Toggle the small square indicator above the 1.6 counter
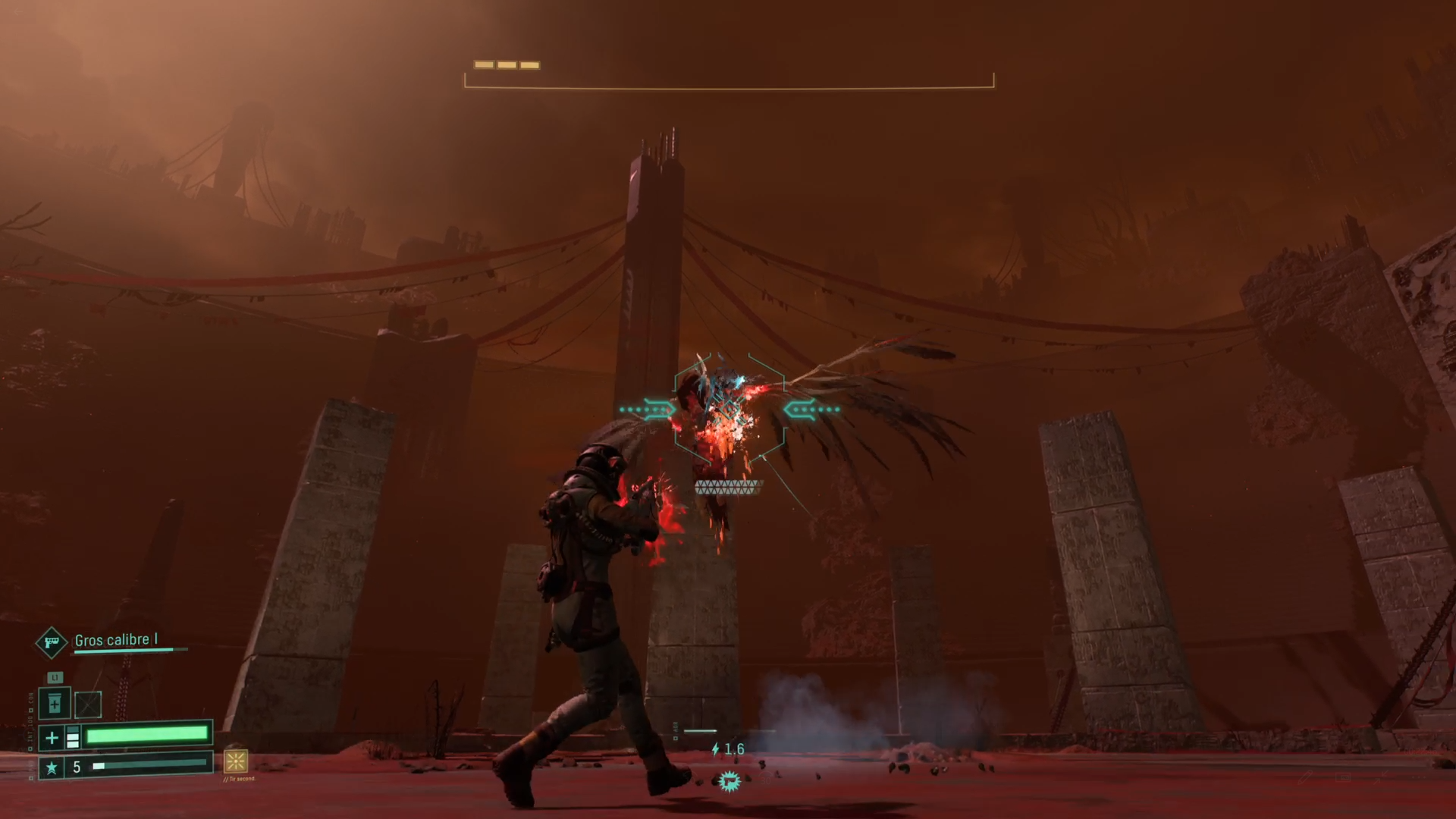Screen dimensions: 1456x819 click(x=675, y=738)
